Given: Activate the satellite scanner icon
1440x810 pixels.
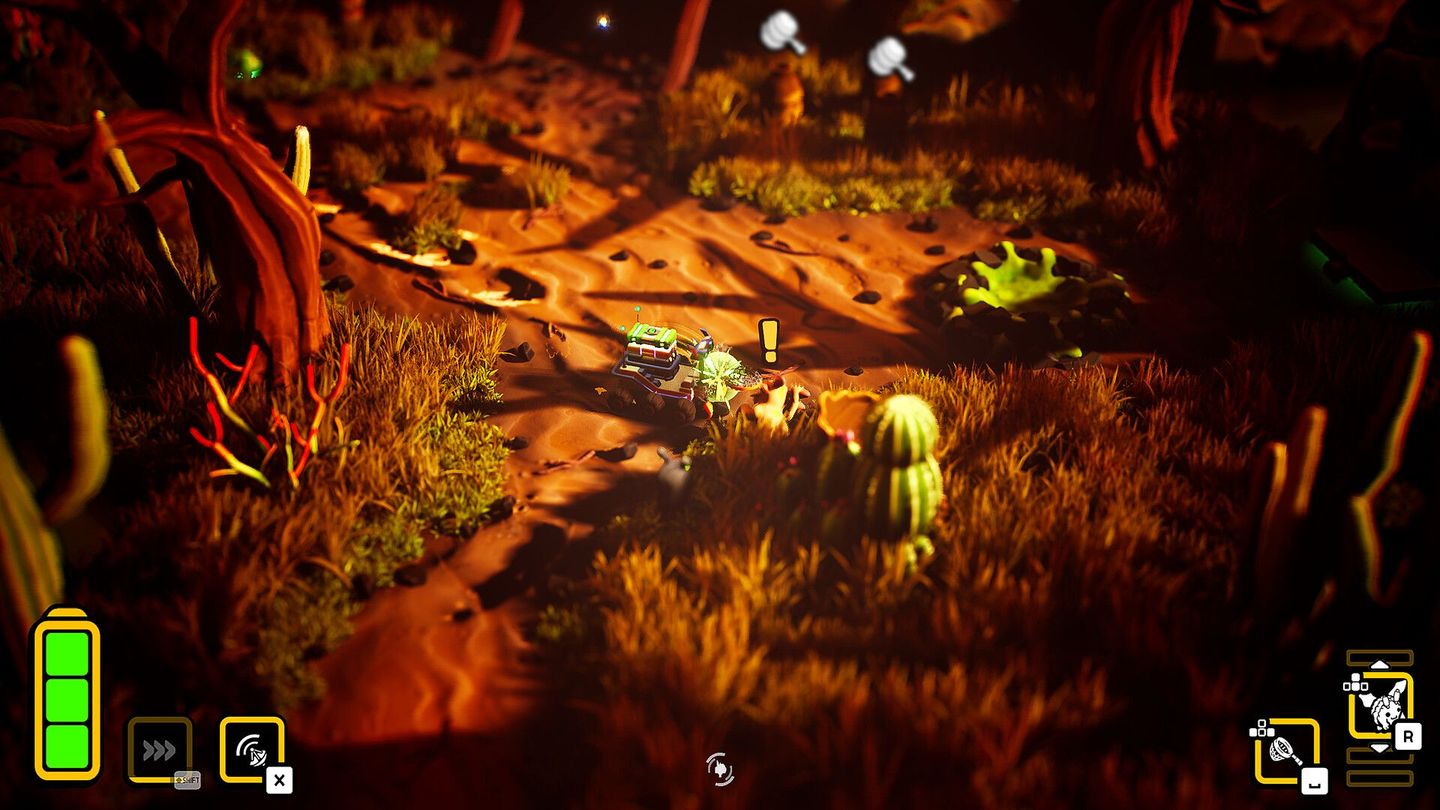Looking at the screenshot, I should (x=251, y=750).
